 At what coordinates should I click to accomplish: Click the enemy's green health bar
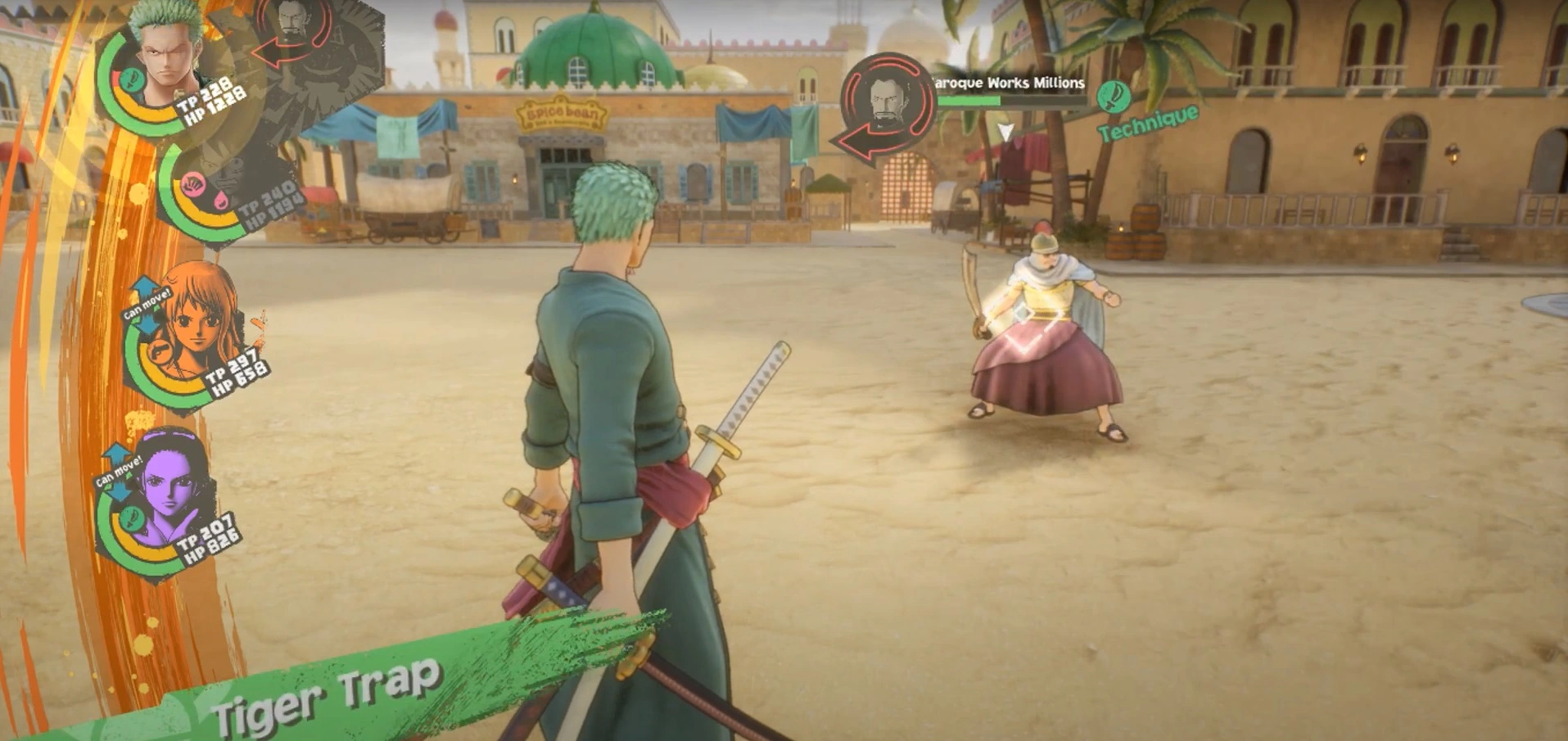click(969, 102)
